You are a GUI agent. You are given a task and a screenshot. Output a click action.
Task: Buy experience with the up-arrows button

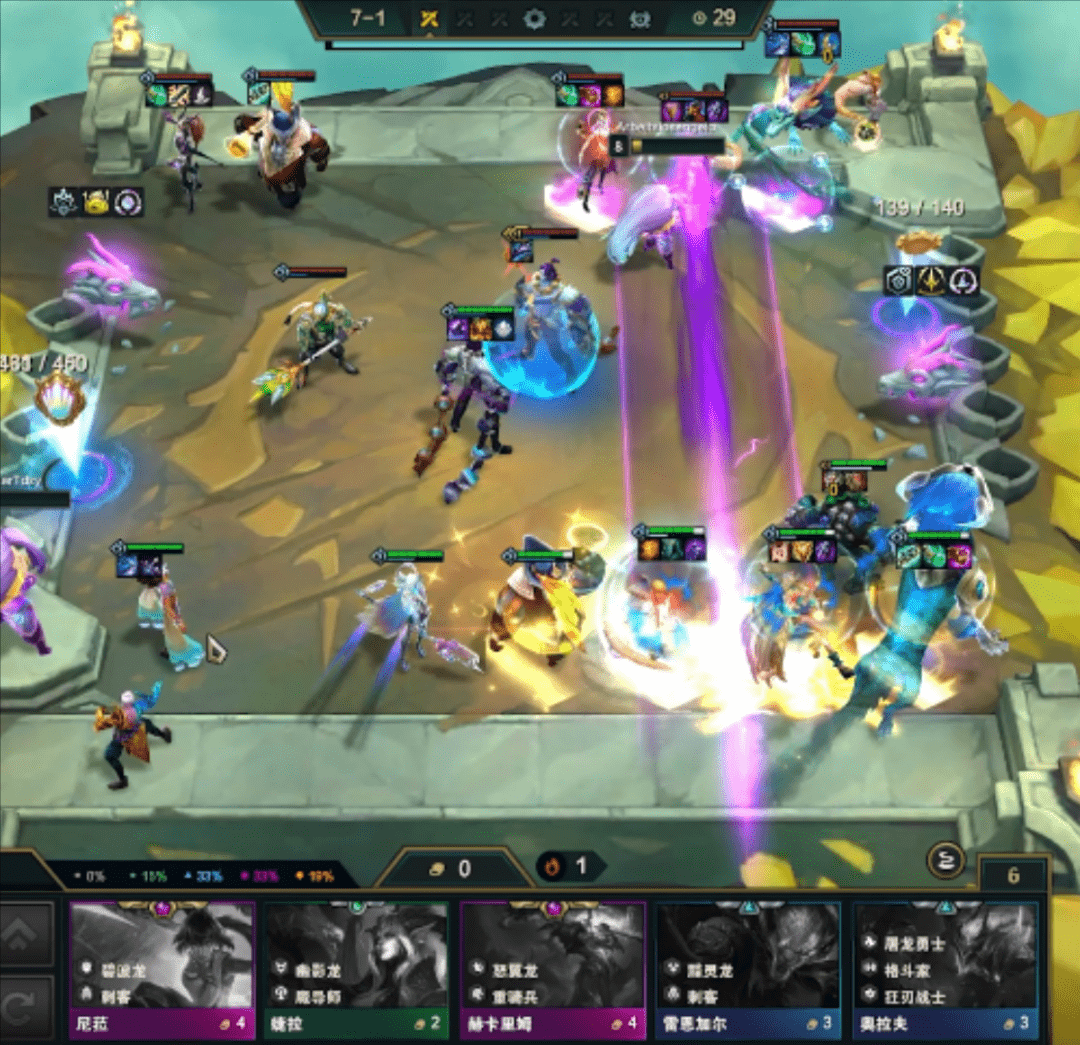(x=26, y=934)
